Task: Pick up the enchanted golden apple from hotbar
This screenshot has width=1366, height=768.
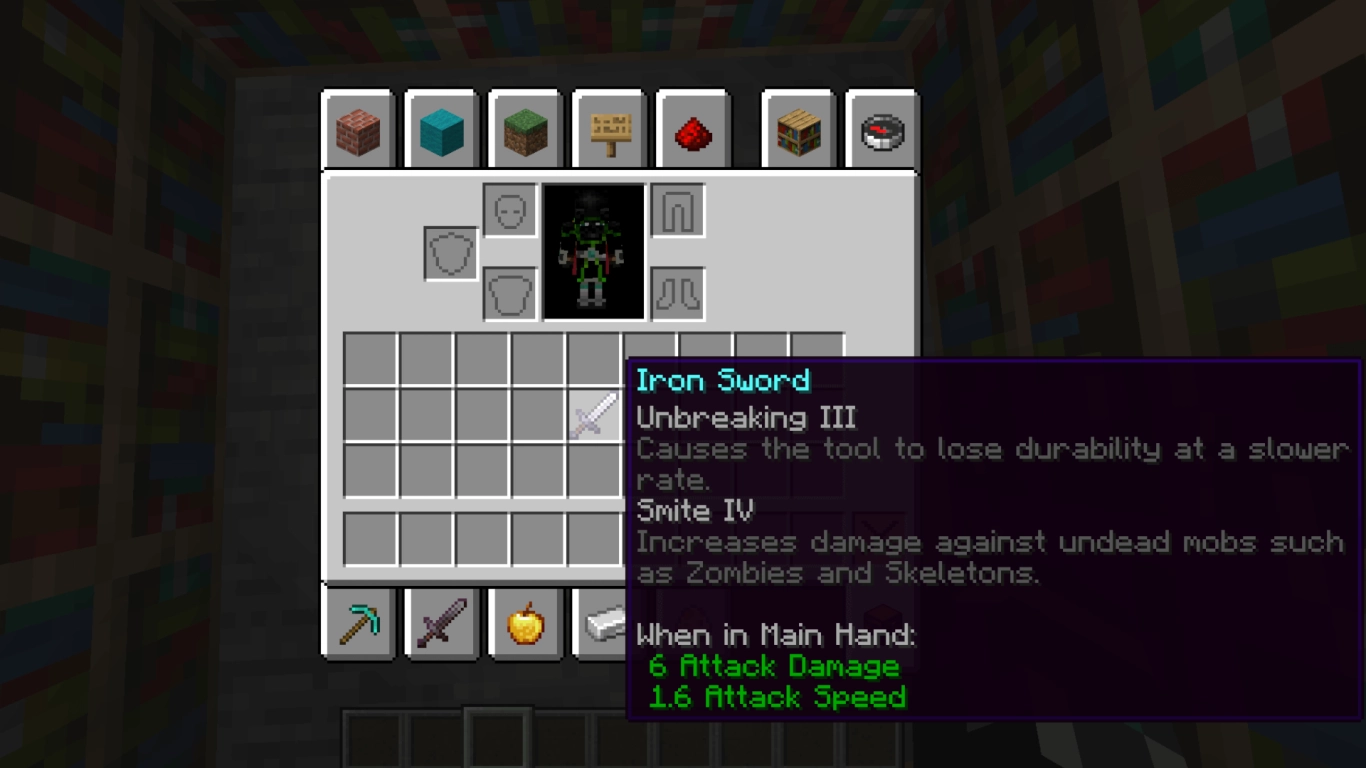Action: [x=525, y=623]
